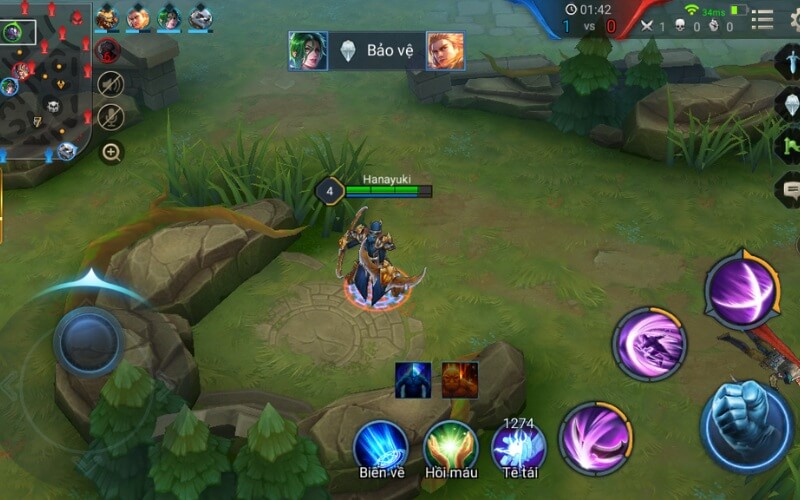This screenshot has width=800, height=500.
Task: Open the scoreboard list icon
Action: pyautogui.click(x=762, y=19)
